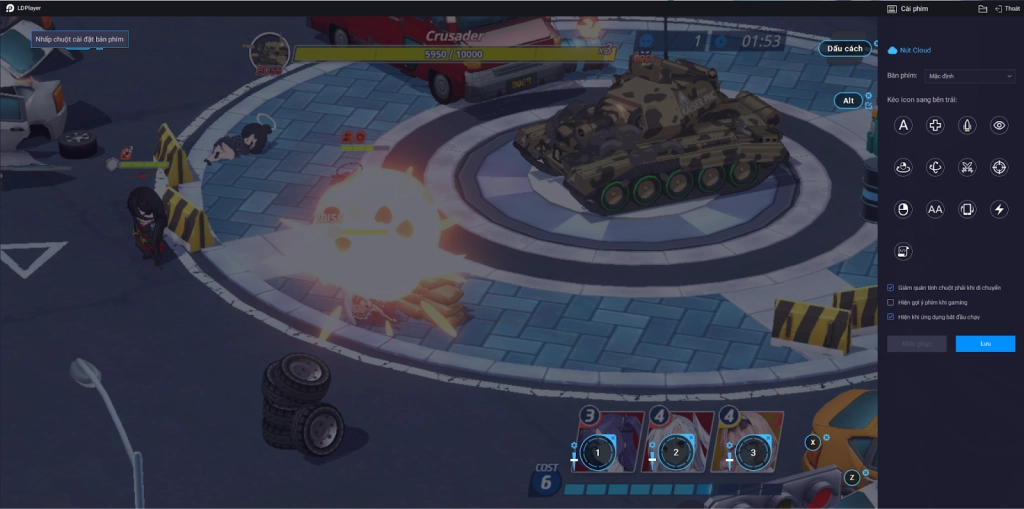1024x509 pixels.
Task: Open the Bàn phím preset dropdown
Action: [x=970, y=76]
